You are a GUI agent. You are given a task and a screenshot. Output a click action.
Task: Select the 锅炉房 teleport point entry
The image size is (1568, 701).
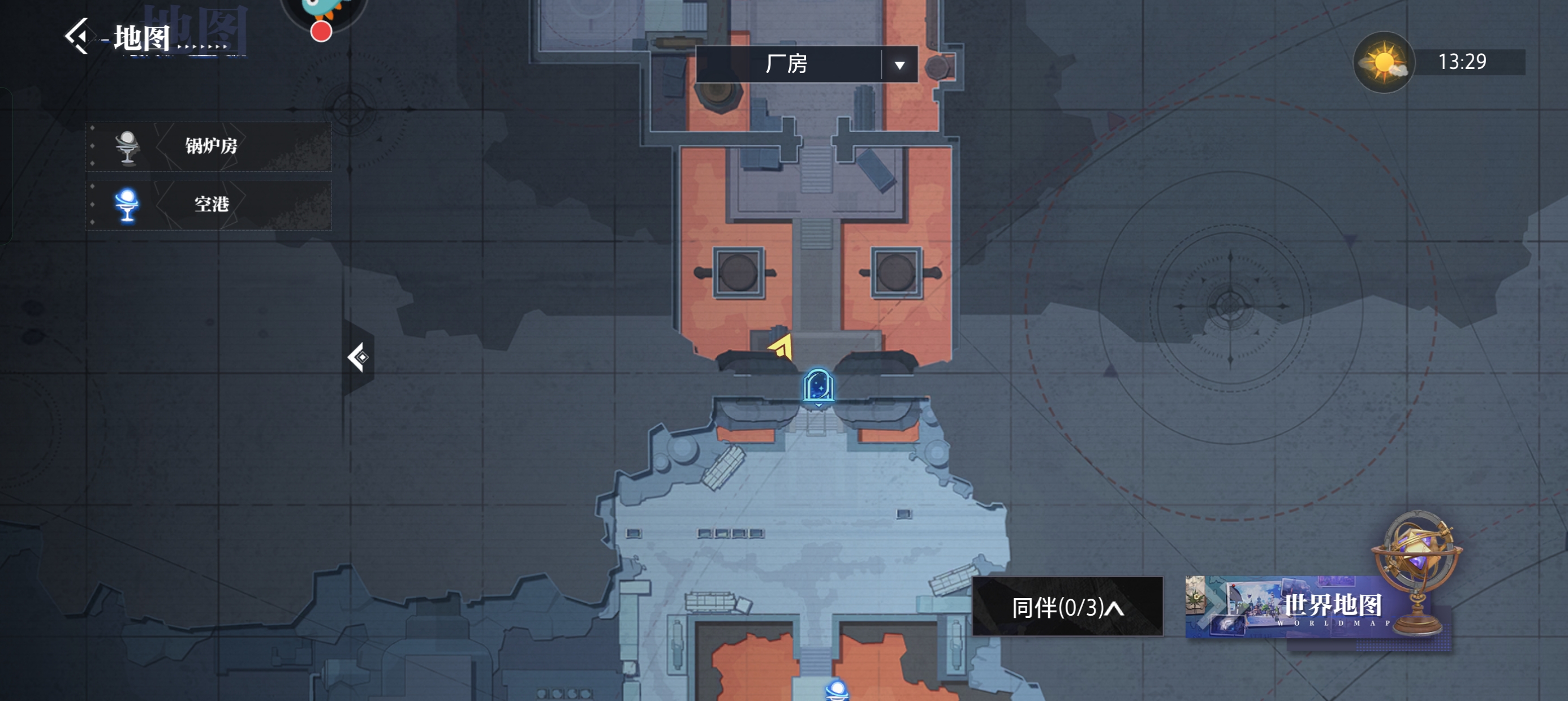point(209,146)
